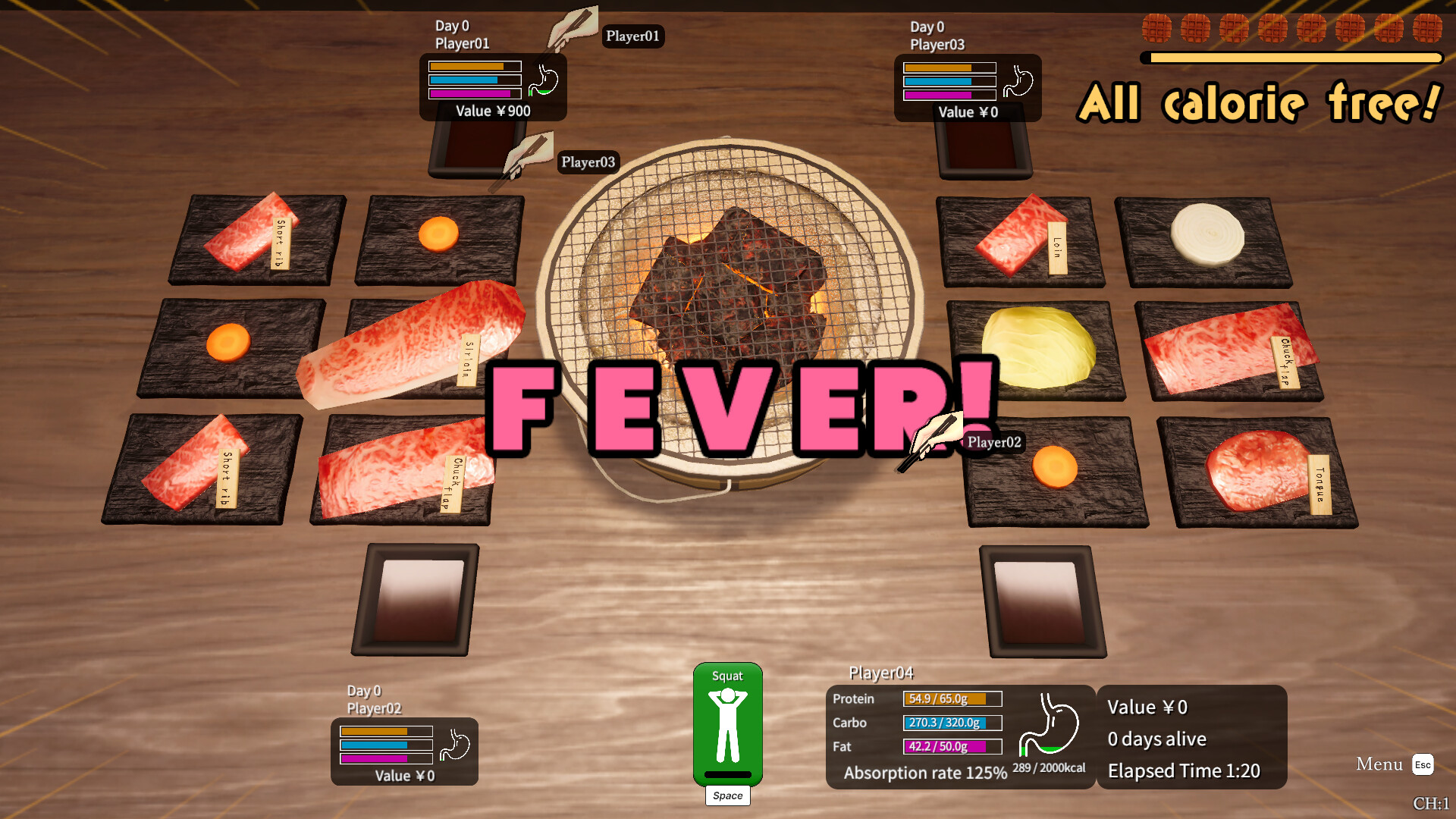Click Player03's chopsticks near the grill
1456x819 pixels.
(531, 155)
